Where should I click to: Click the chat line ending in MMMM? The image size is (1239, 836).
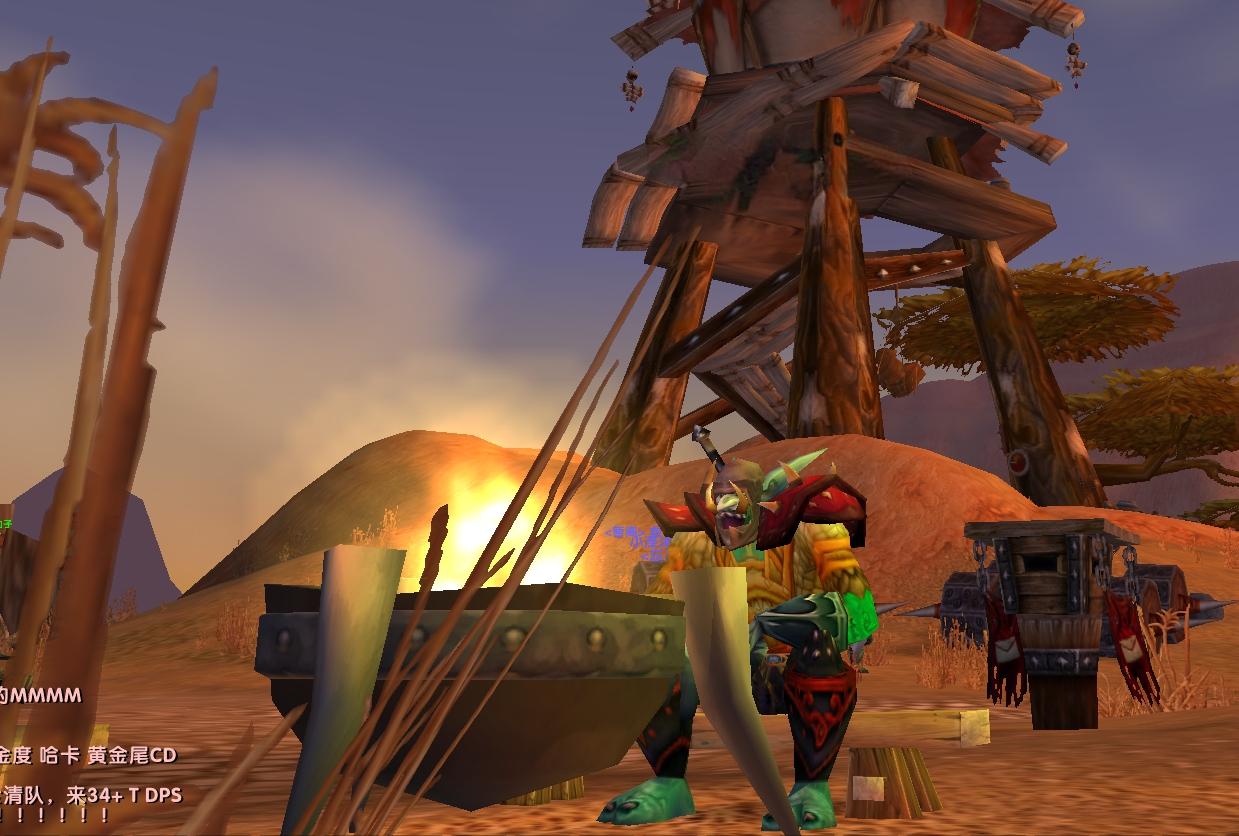[42, 695]
